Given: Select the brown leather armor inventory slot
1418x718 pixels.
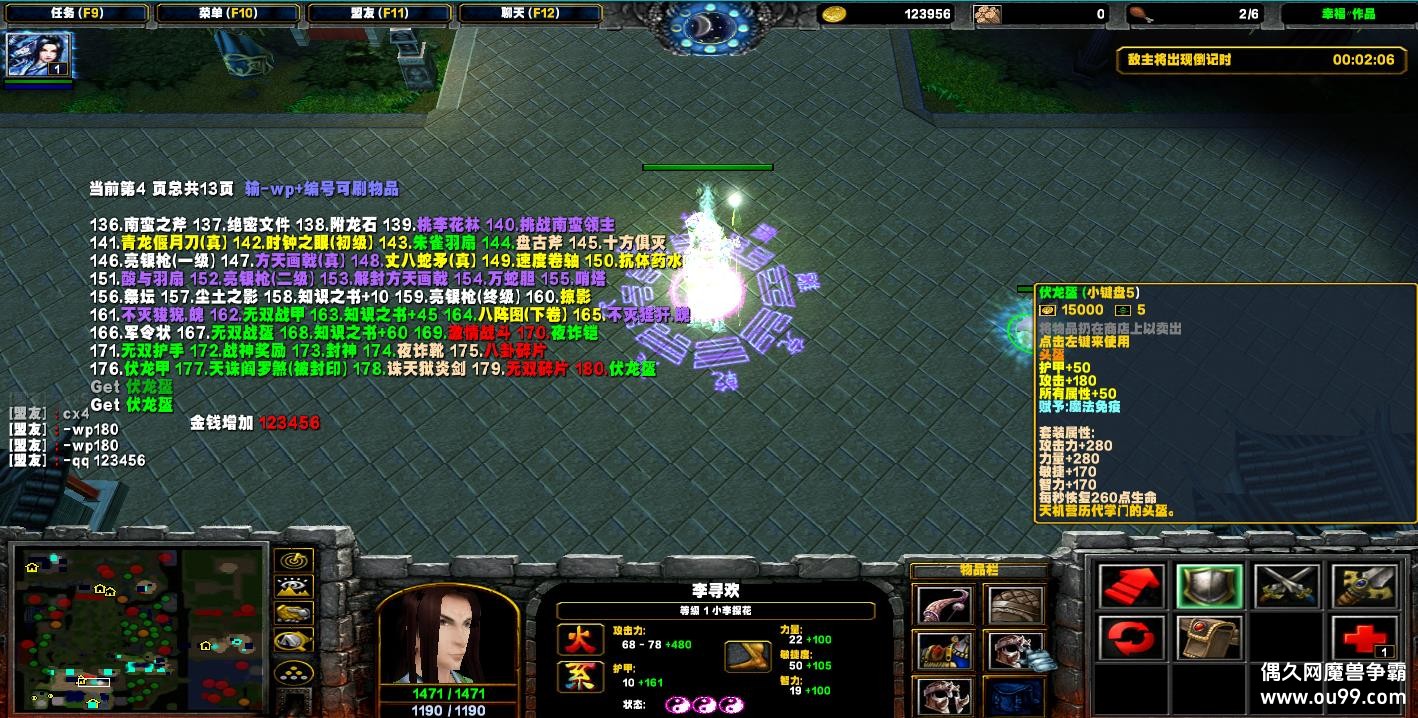Looking at the screenshot, I should point(1016,605).
